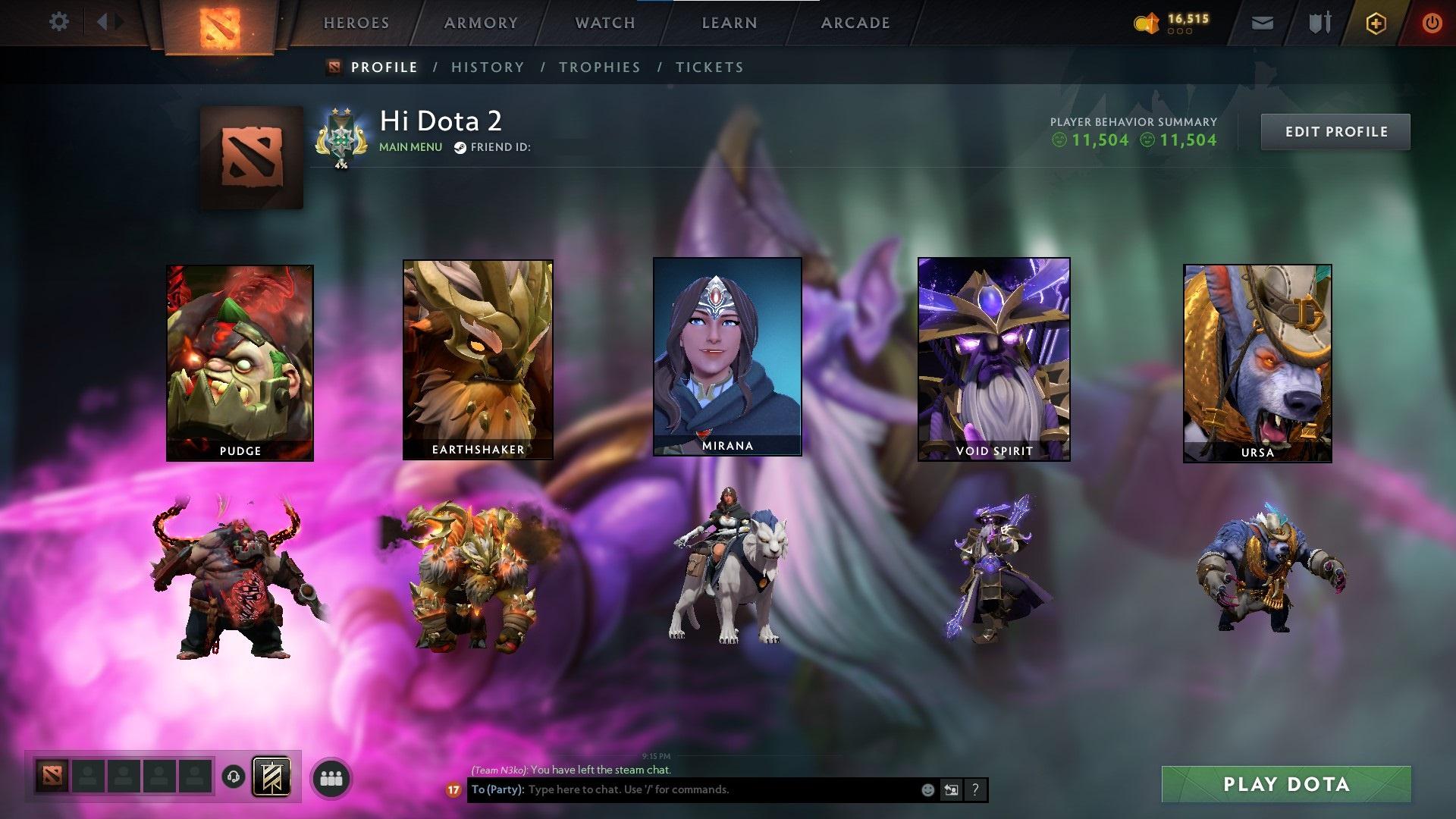
Task: Open Dota Plus via the hexagon plus icon
Action: [1376, 23]
